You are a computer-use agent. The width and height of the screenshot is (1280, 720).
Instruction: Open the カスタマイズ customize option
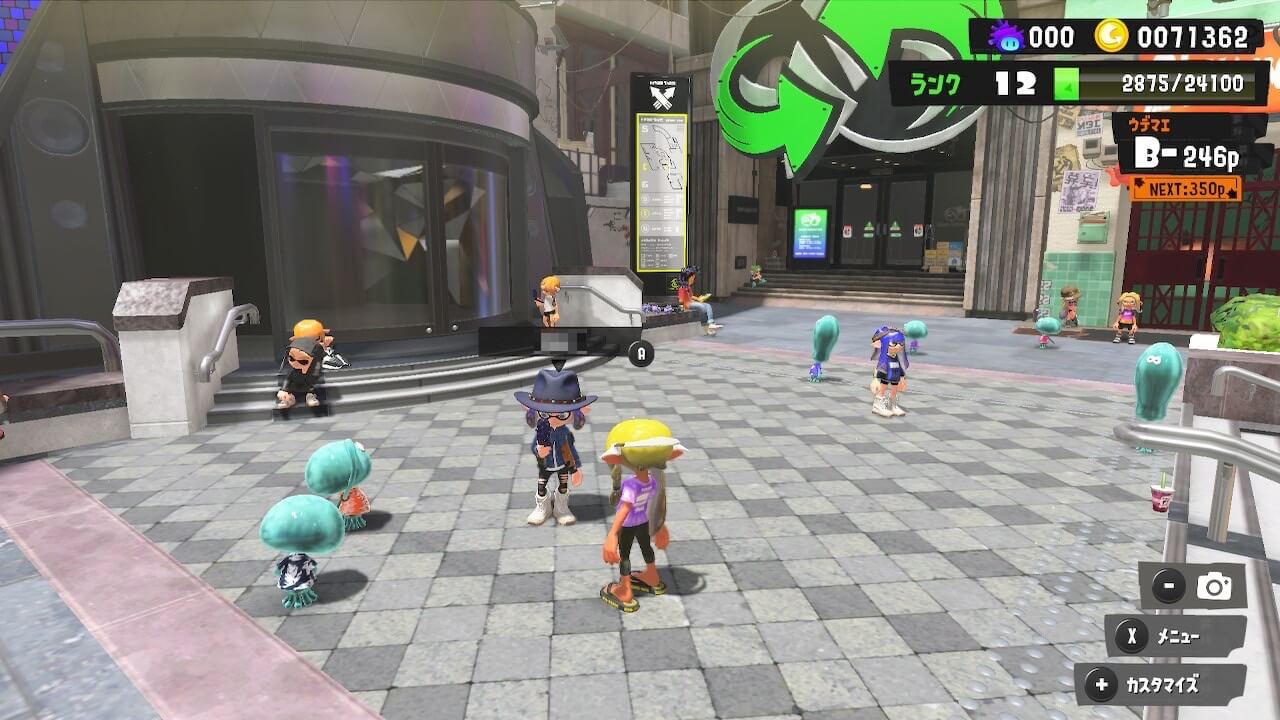[1160, 686]
